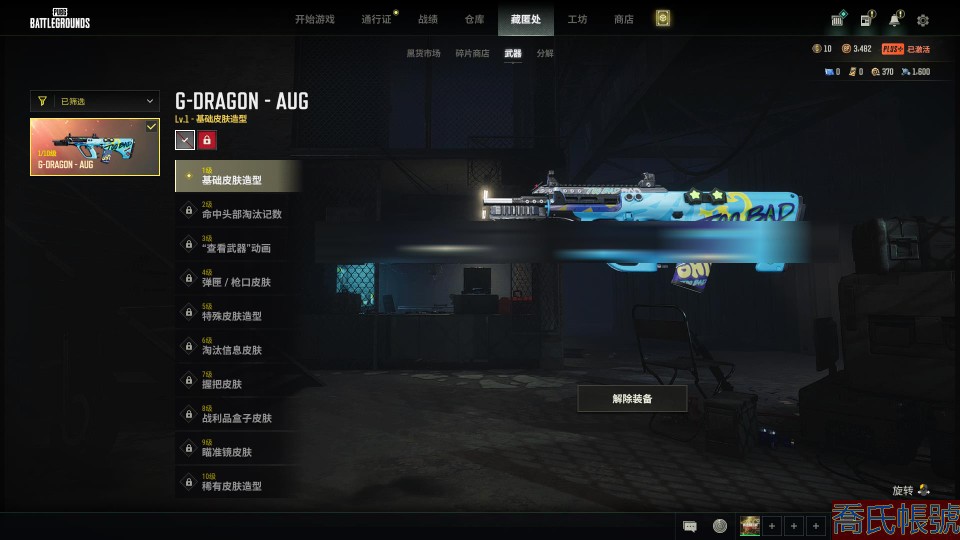Show notifications via the bell icon
Screen dimensions: 960x540
[894, 20]
